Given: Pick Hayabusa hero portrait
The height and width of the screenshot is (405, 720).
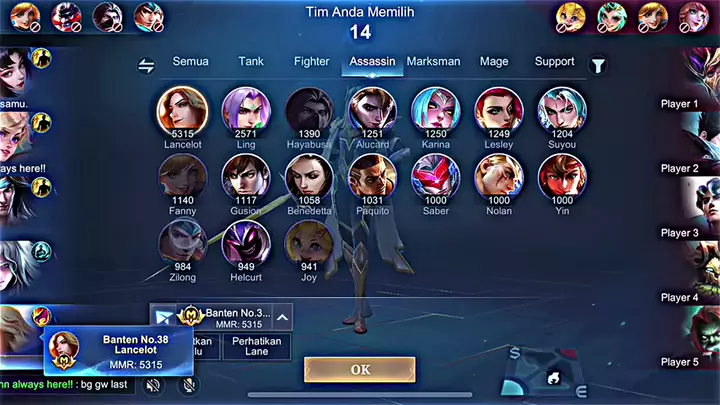Looking at the screenshot, I should (309, 109).
